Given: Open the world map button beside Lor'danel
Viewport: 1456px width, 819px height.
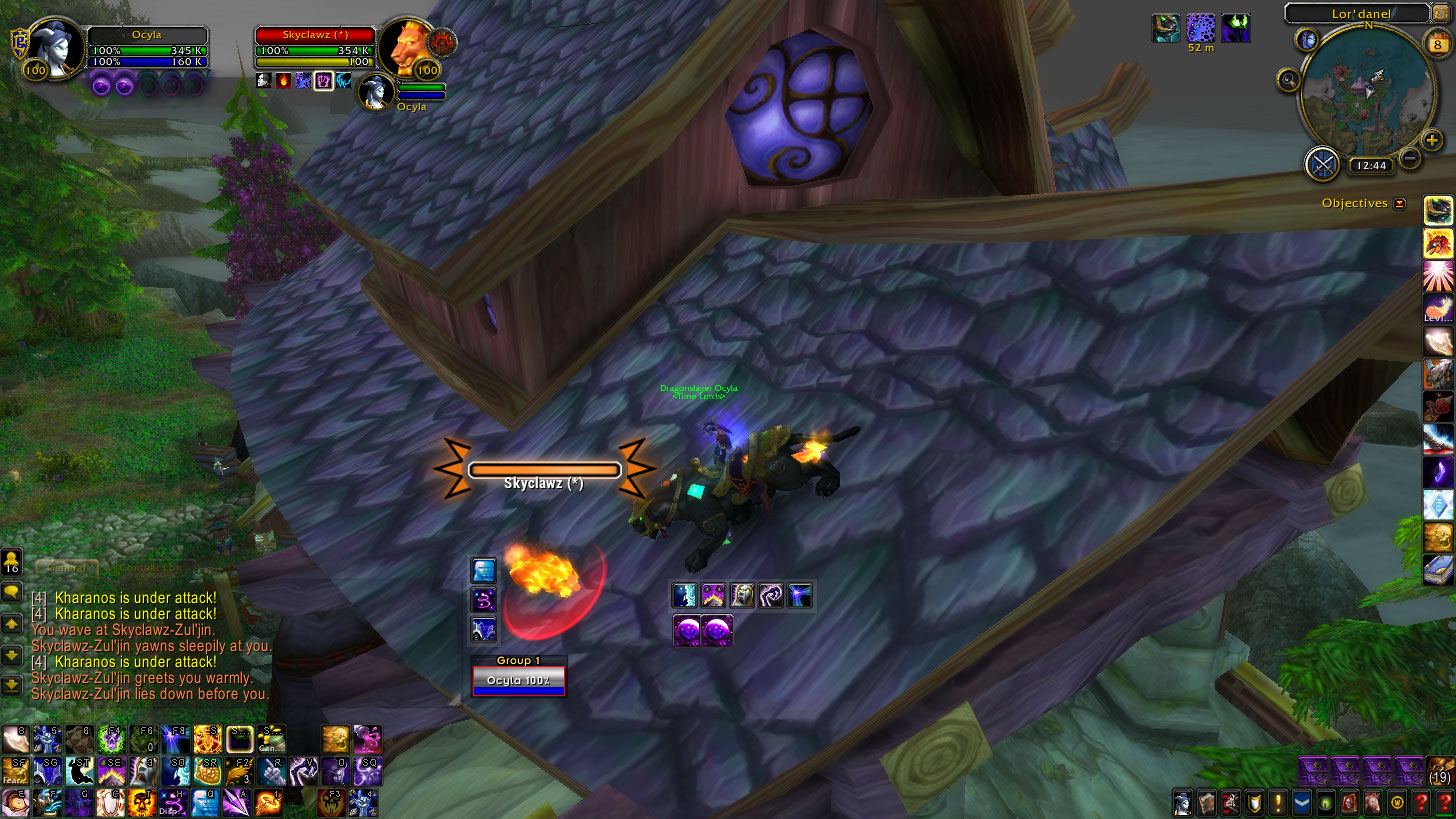Looking at the screenshot, I should (1308, 40).
